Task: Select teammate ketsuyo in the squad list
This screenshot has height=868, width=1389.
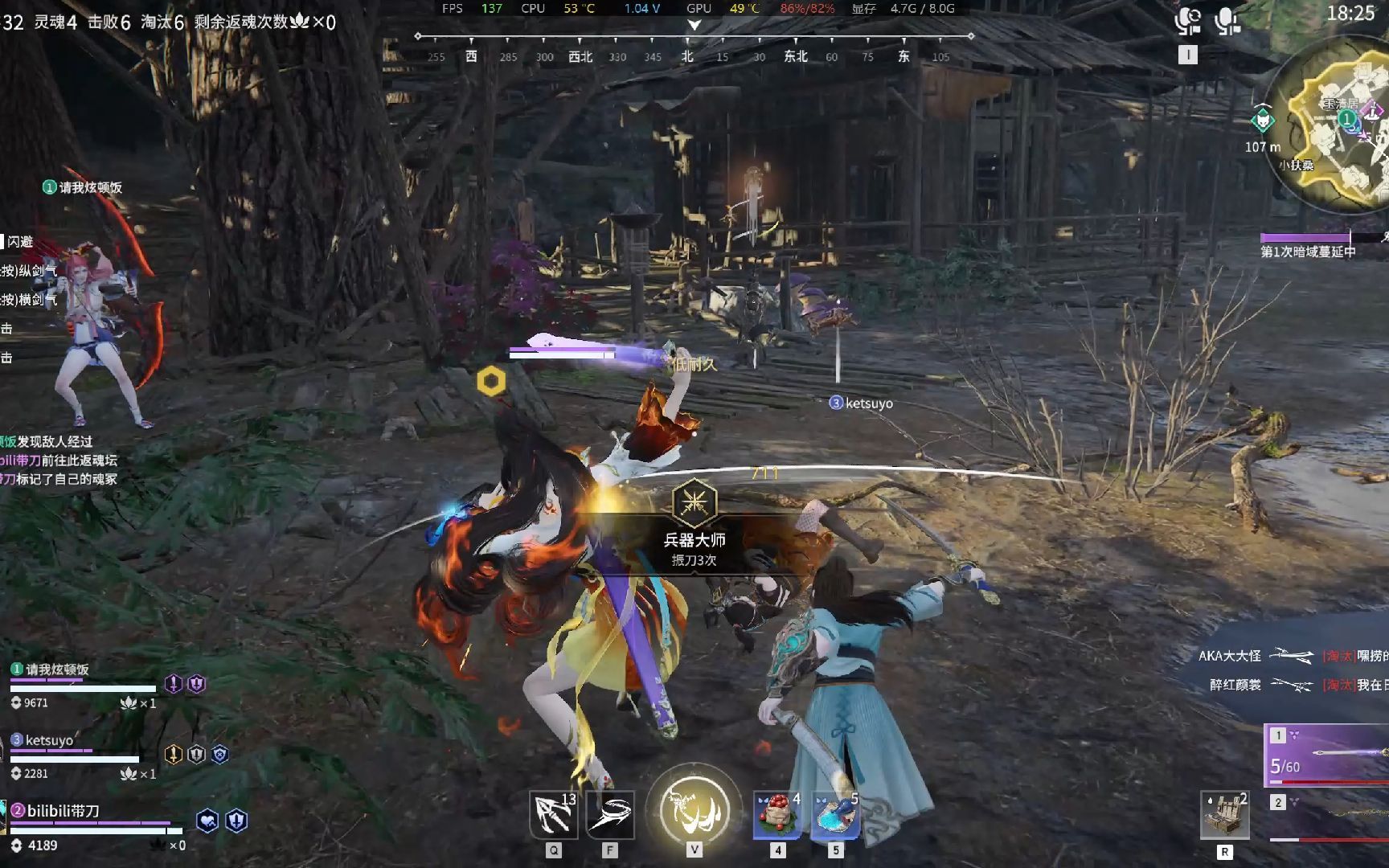Action: click(x=49, y=740)
